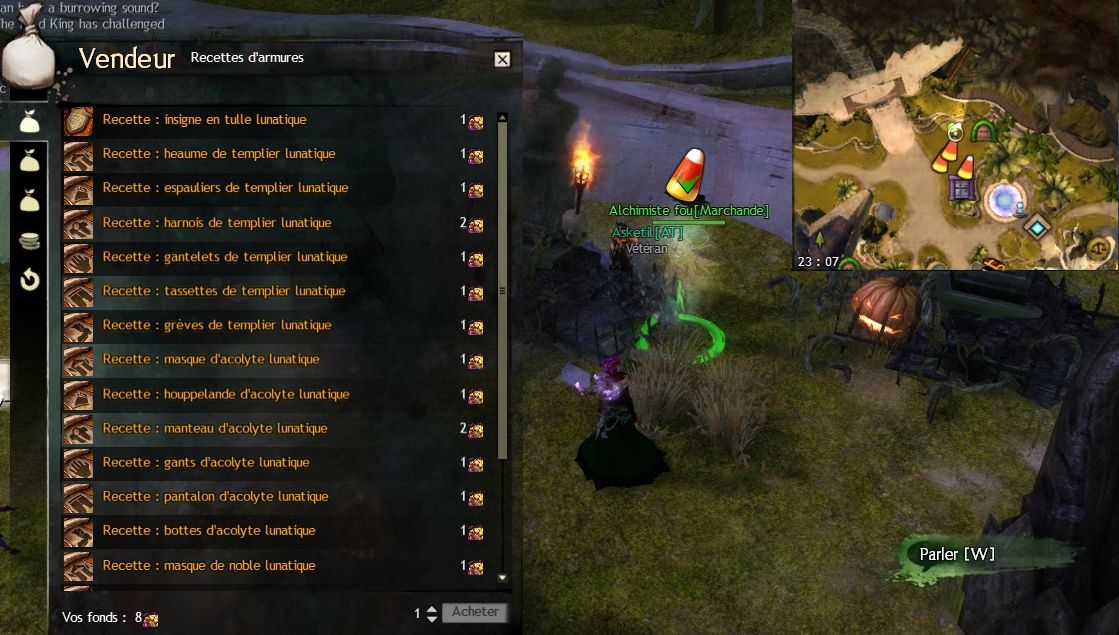Select recipe grèves de templier lunatique

[217, 325]
